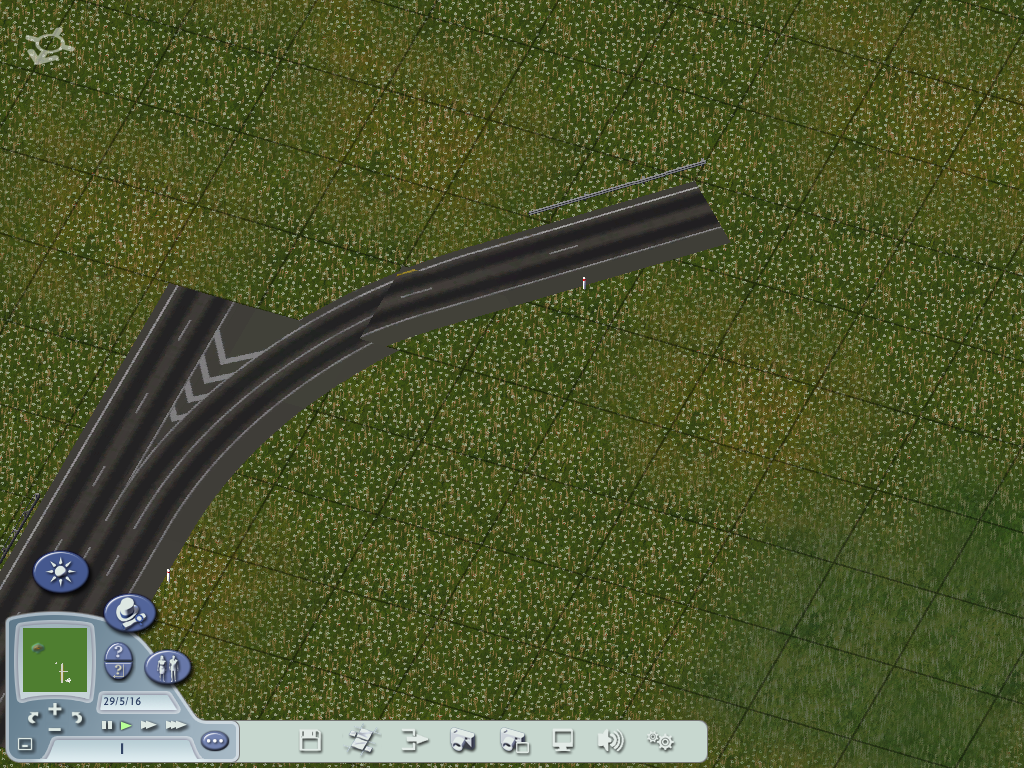
Task: Collapse the options bar with ellipsis button
Action: [x=214, y=741]
